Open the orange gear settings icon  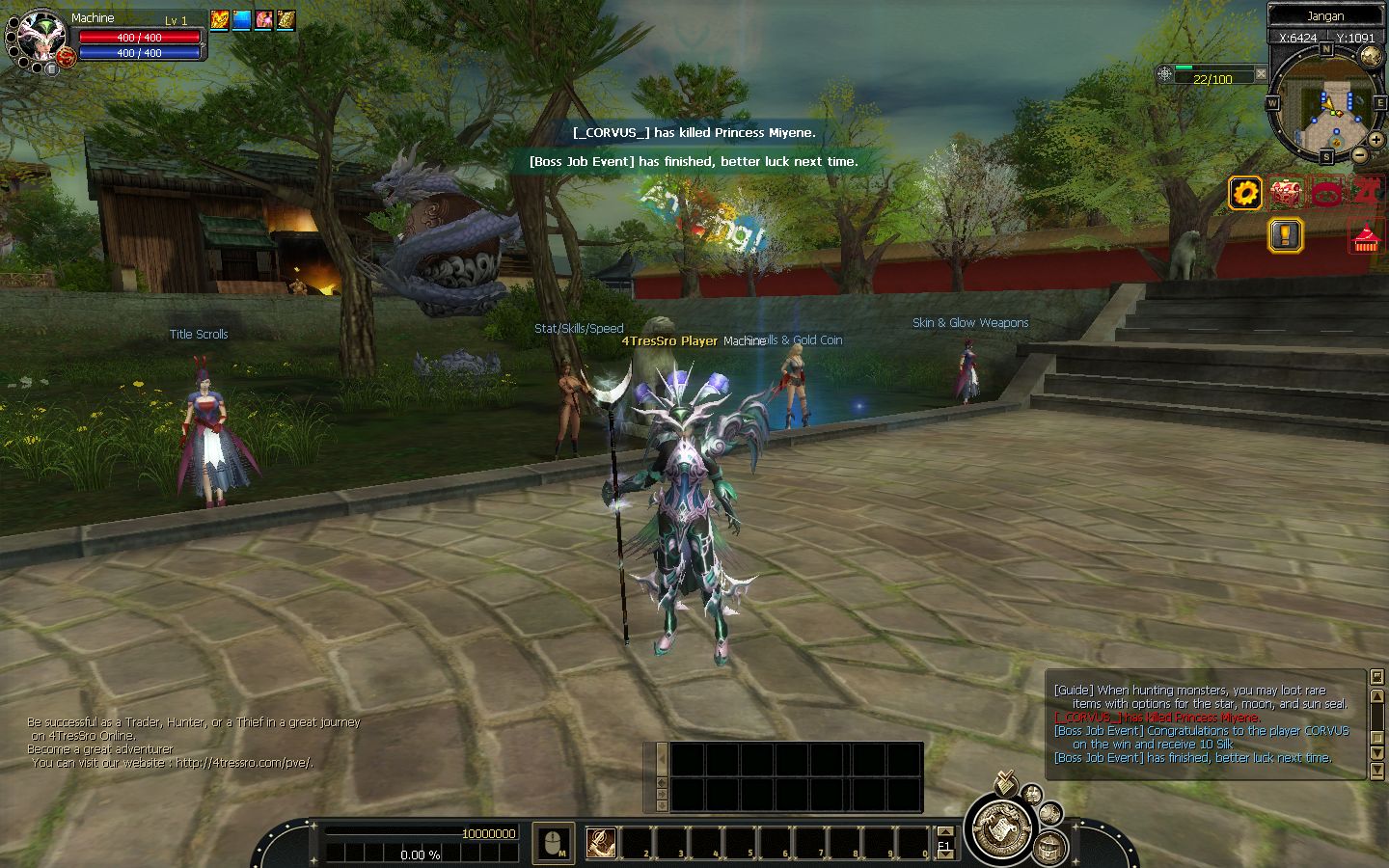click(1245, 193)
